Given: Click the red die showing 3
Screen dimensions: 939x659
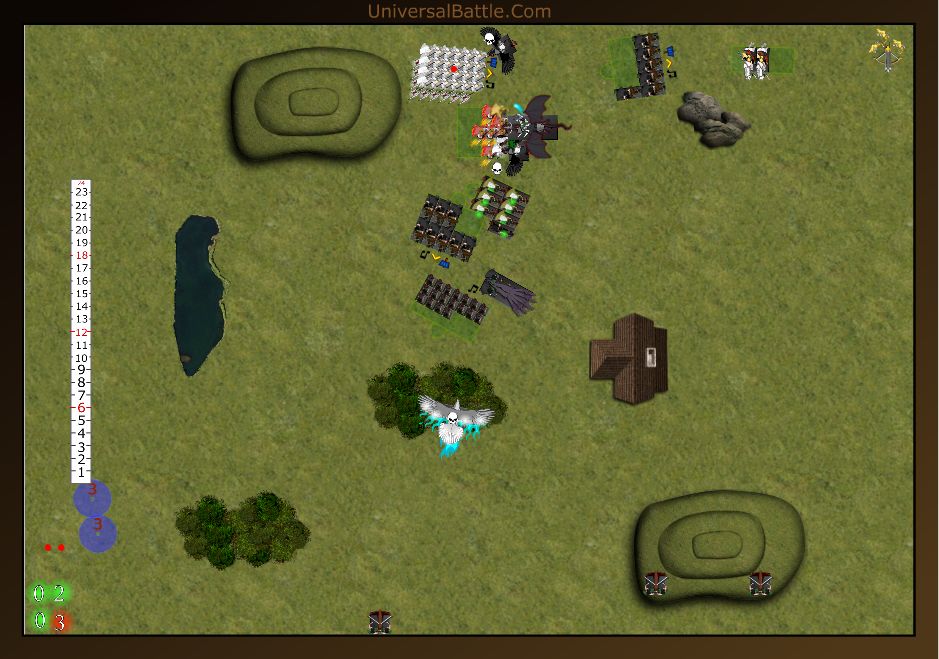Looking at the screenshot, I should pos(60,622).
